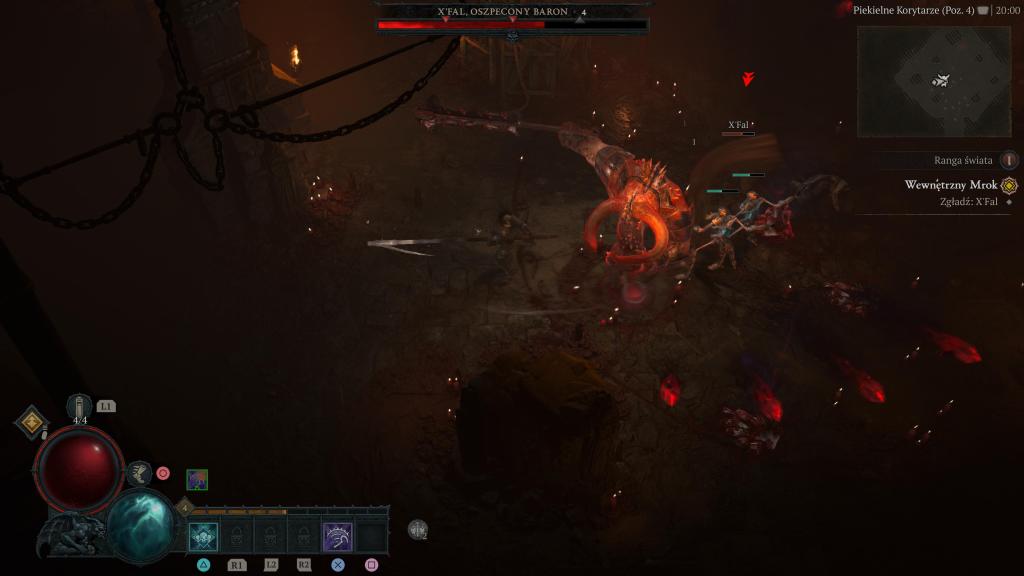Viewport: 1024px width, 576px height.
Task: Click the round emote wheel icon
Action: point(418,530)
